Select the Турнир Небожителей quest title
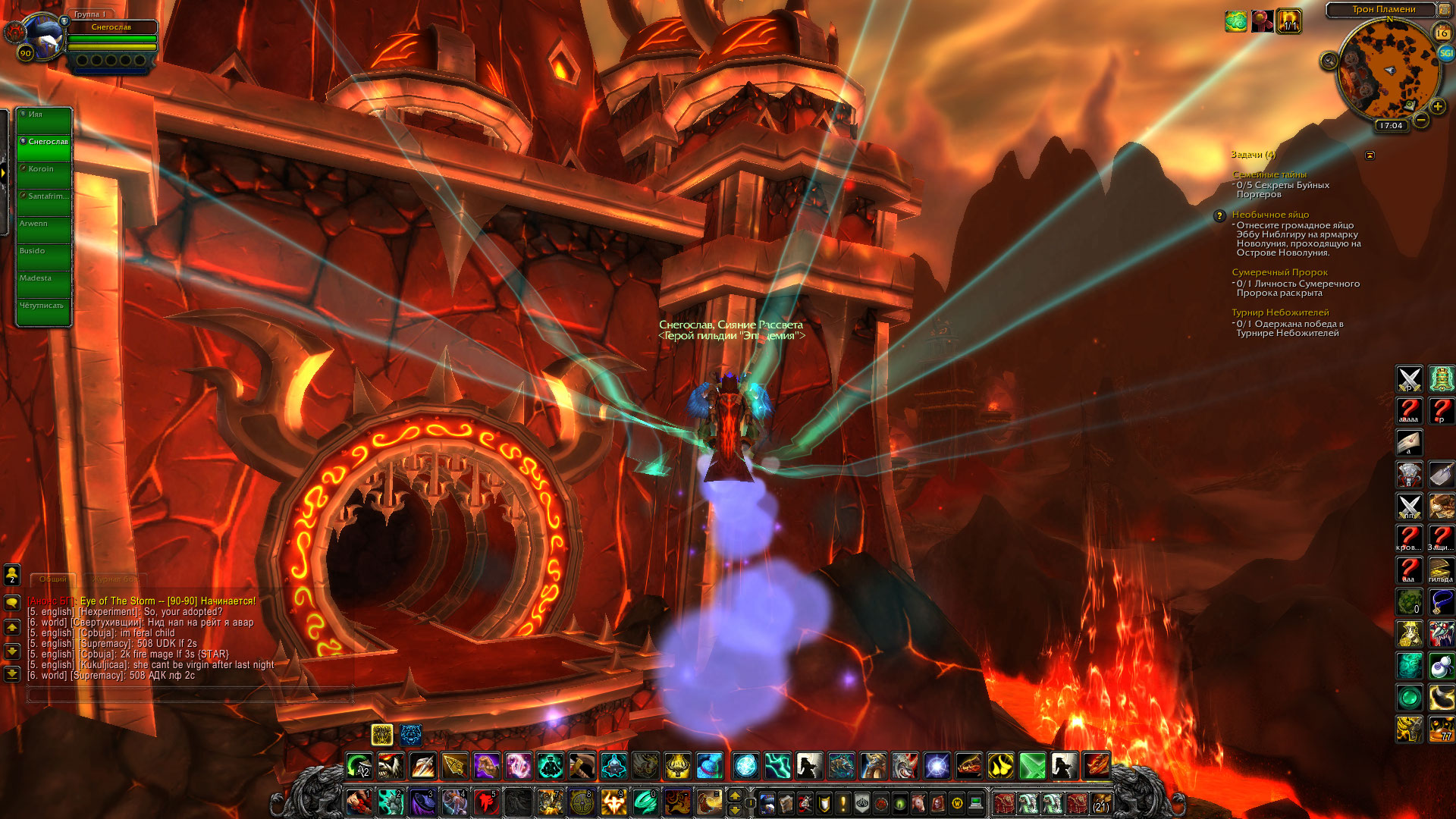This screenshot has width=1456, height=819. [x=1280, y=312]
